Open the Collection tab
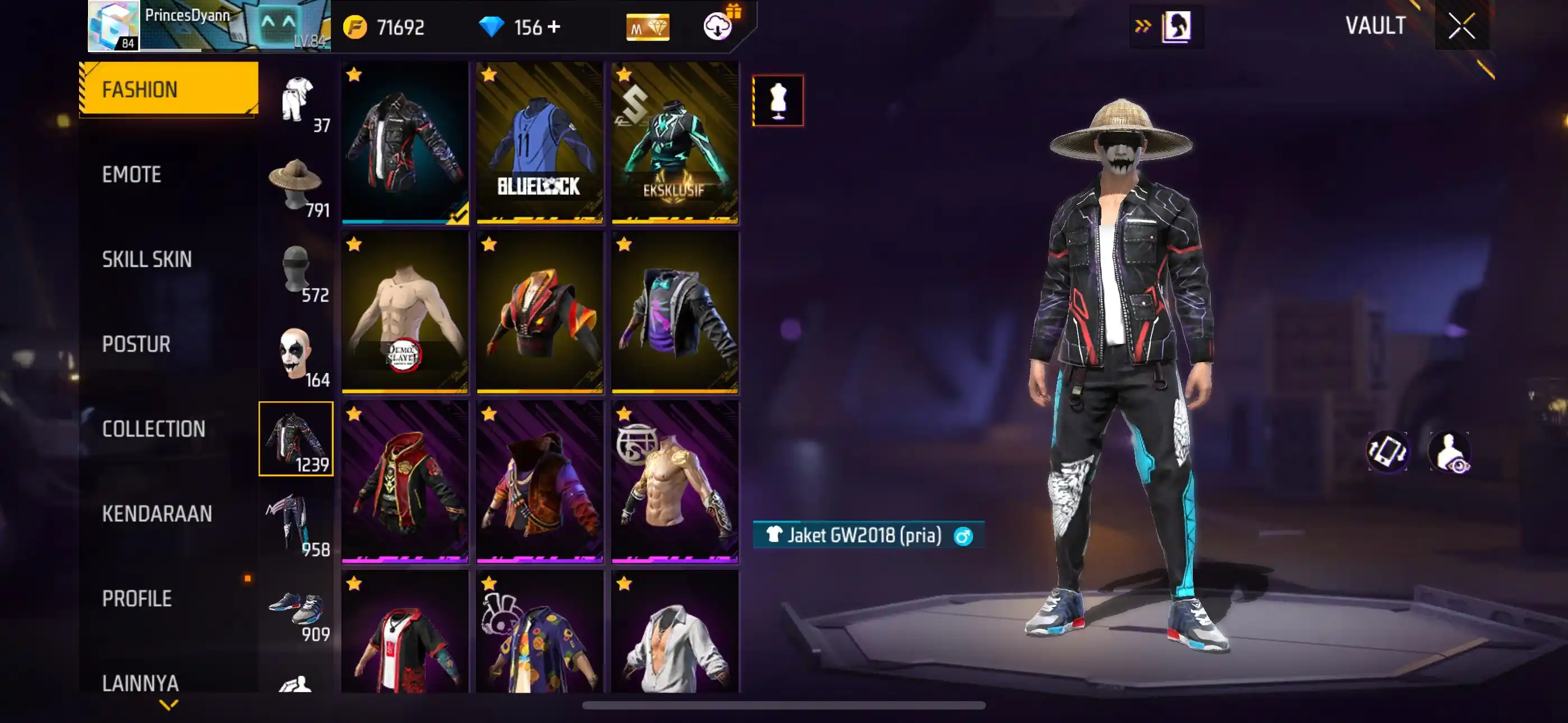 coord(154,429)
